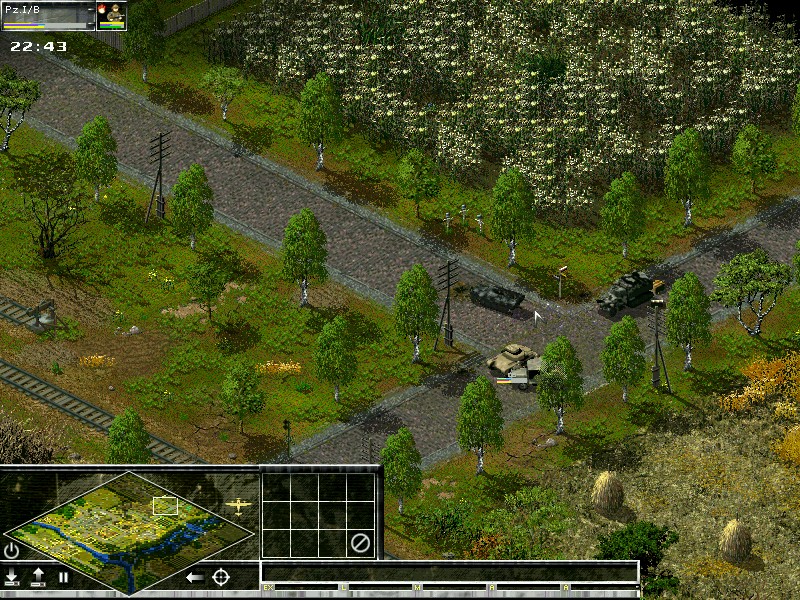
Task: Click the down-arrow load icon
Action: click(12, 577)
